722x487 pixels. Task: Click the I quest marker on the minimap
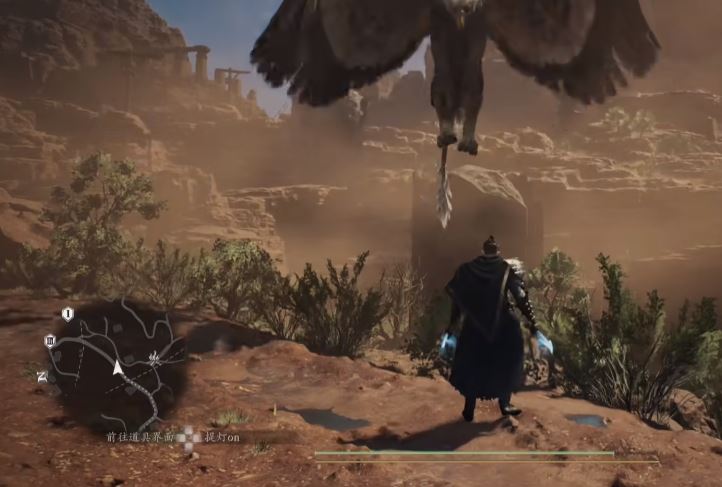67,314
